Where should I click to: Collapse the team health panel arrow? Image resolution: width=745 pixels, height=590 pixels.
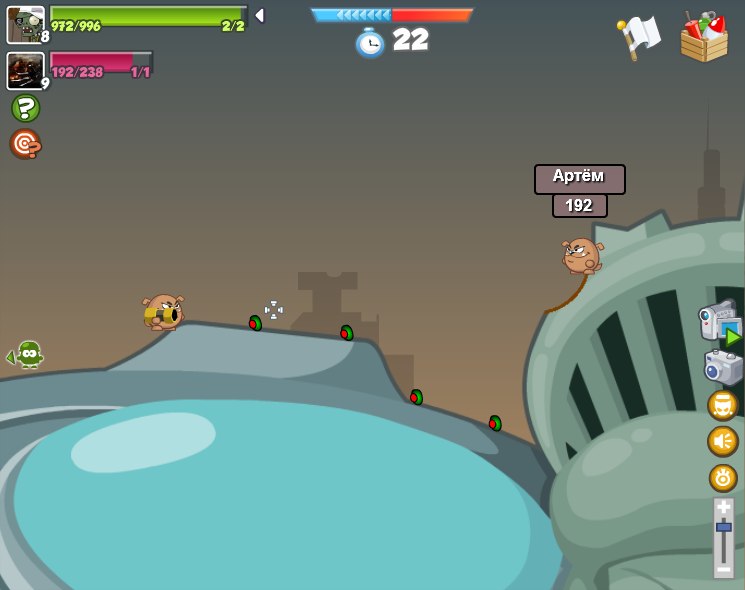click(260, 15)
